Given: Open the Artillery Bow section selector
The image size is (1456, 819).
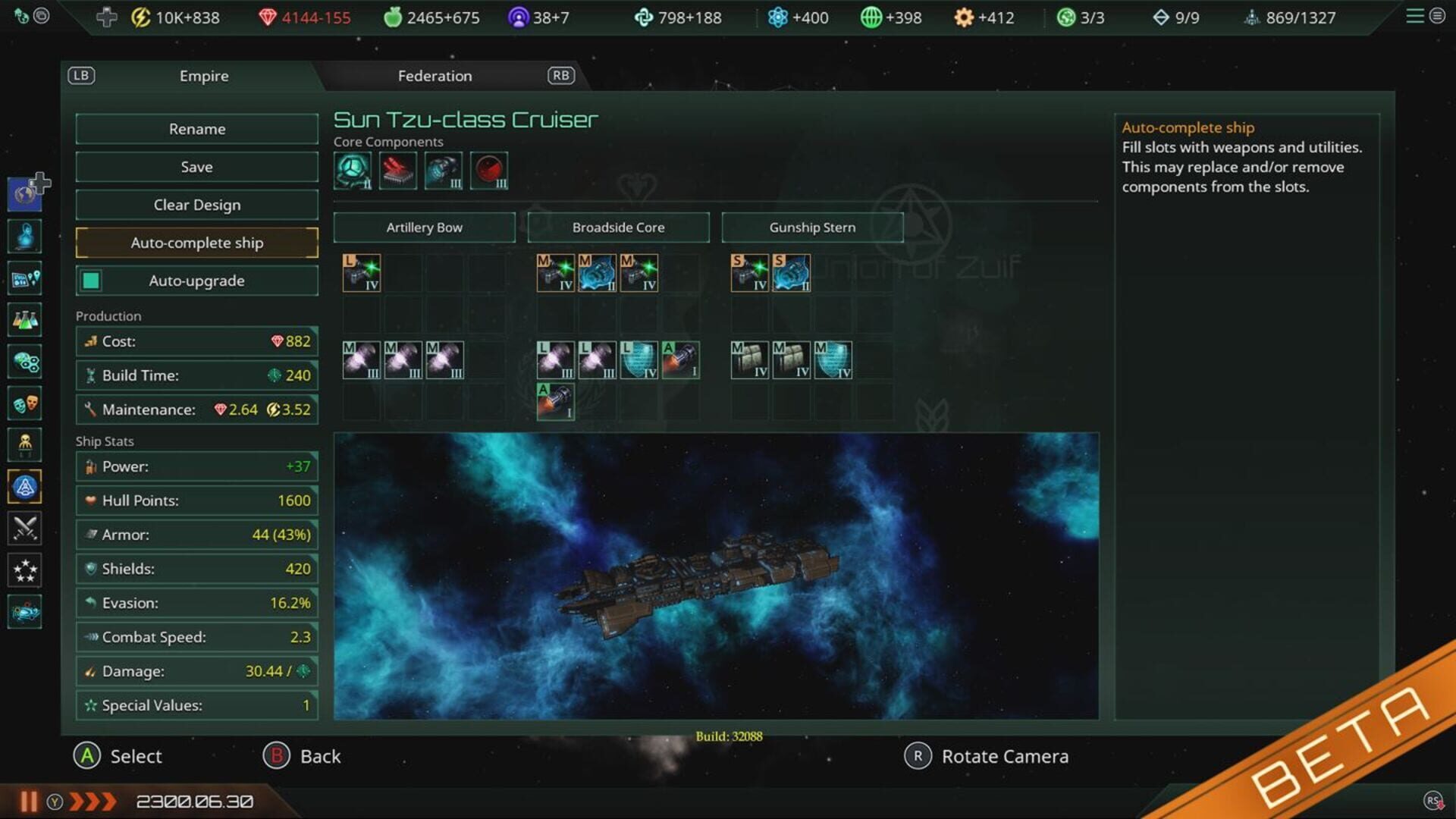Looking at the screenshot, I should click(x=425, y=227).
